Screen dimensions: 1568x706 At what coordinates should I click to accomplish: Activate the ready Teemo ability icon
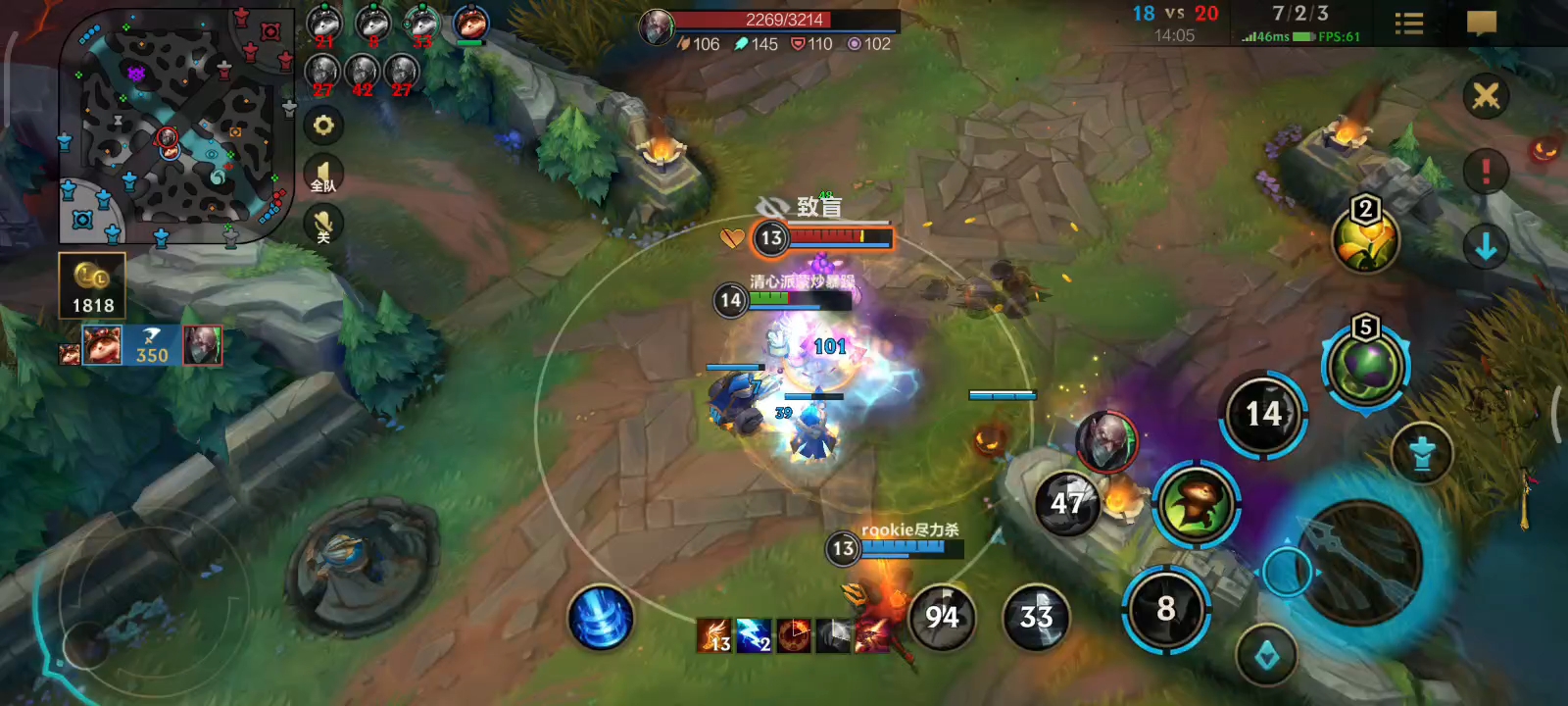click(x=1196, y=503)
